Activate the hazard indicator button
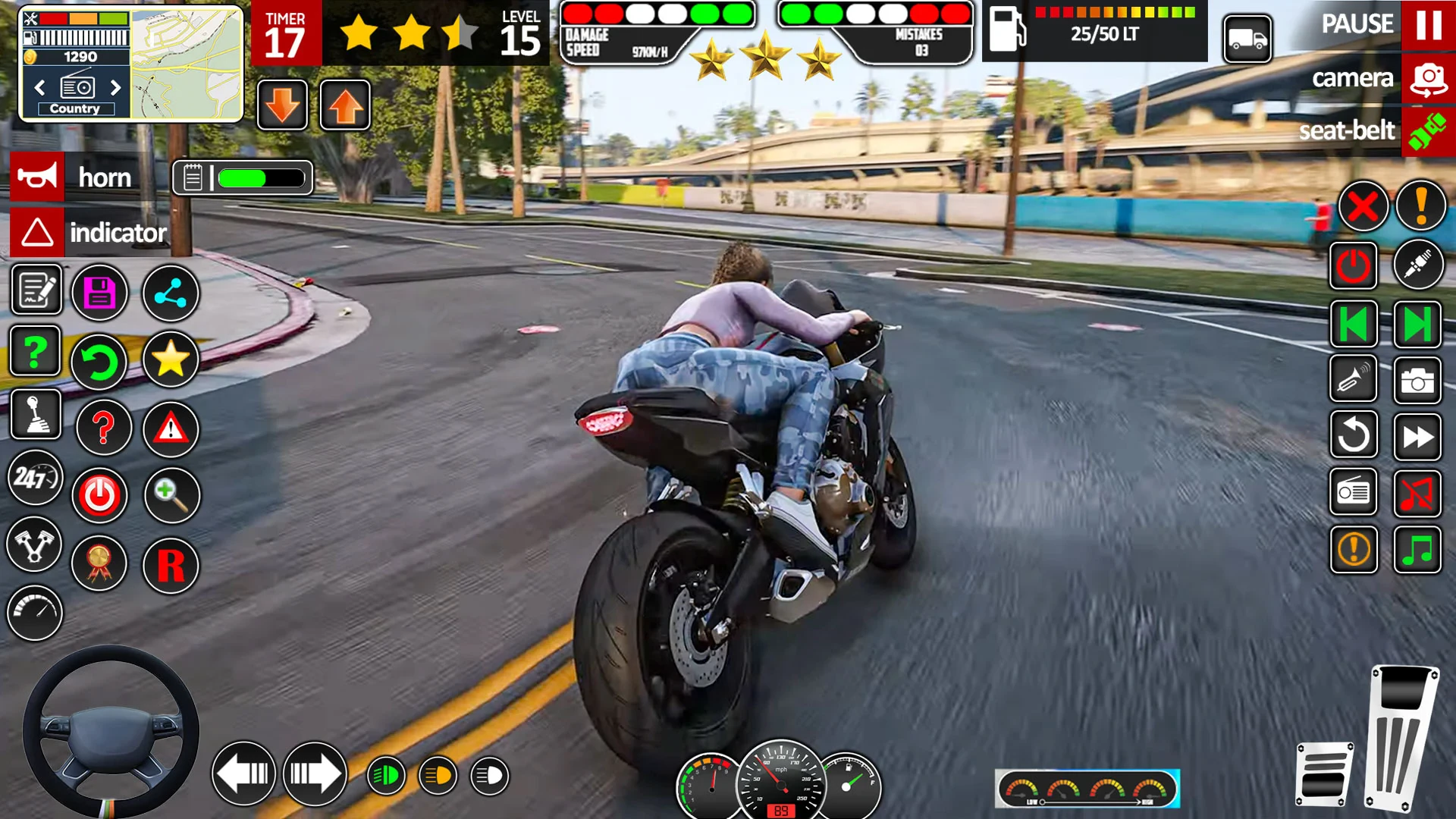The height and width of the screenshot is (819, 1456). pos(37,232)
